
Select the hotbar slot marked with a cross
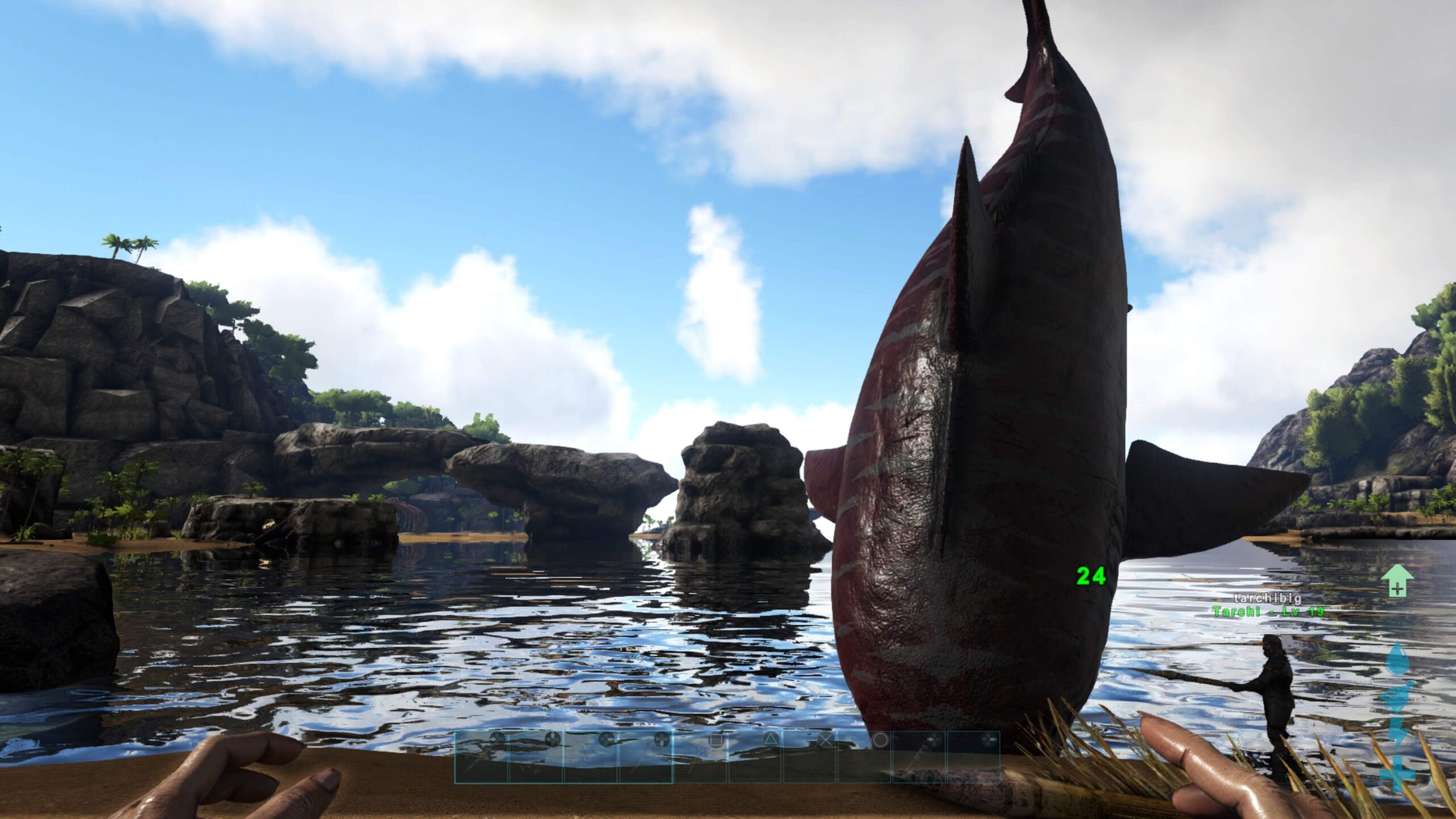tap(809, 756)
